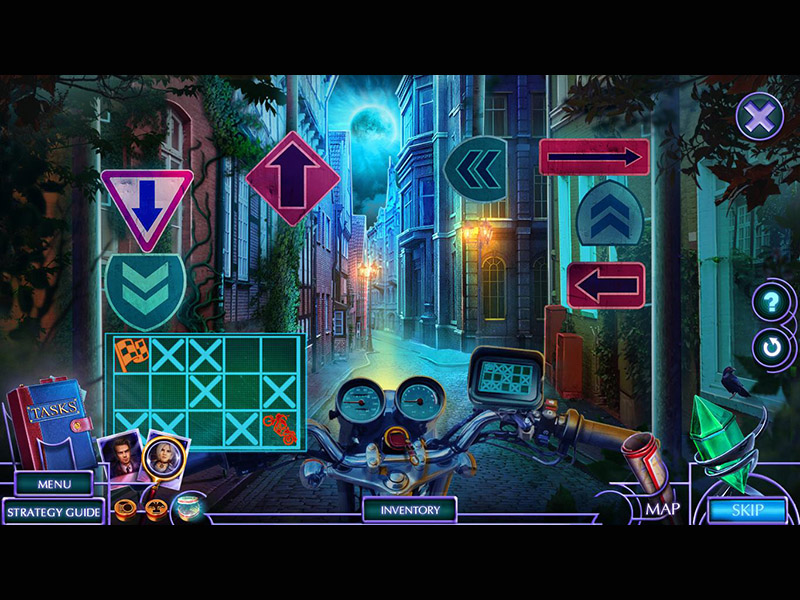Open the Menu
Screen dimensions: 800x600
55,485
